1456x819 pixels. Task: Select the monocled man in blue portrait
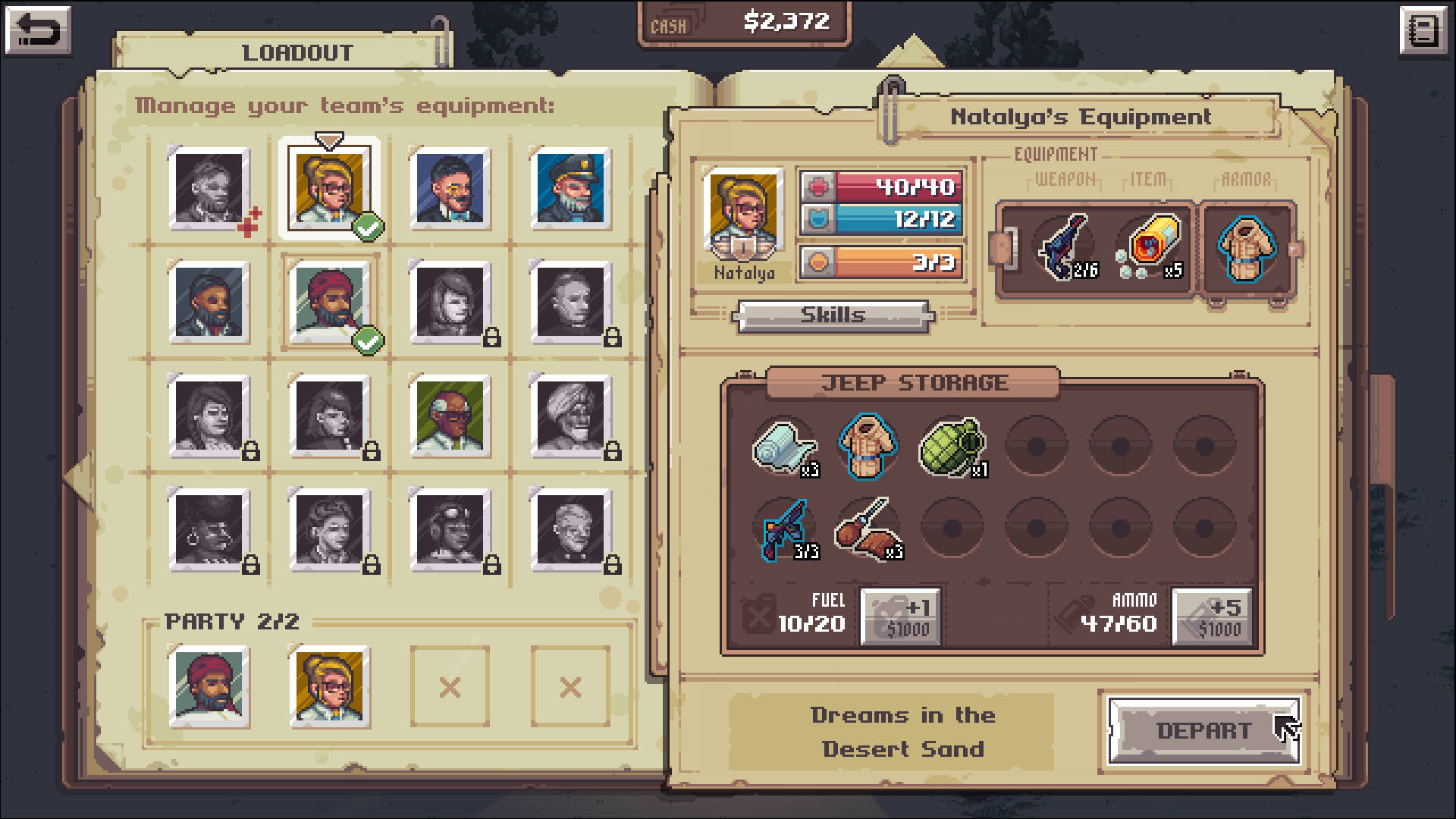[450, 189]
